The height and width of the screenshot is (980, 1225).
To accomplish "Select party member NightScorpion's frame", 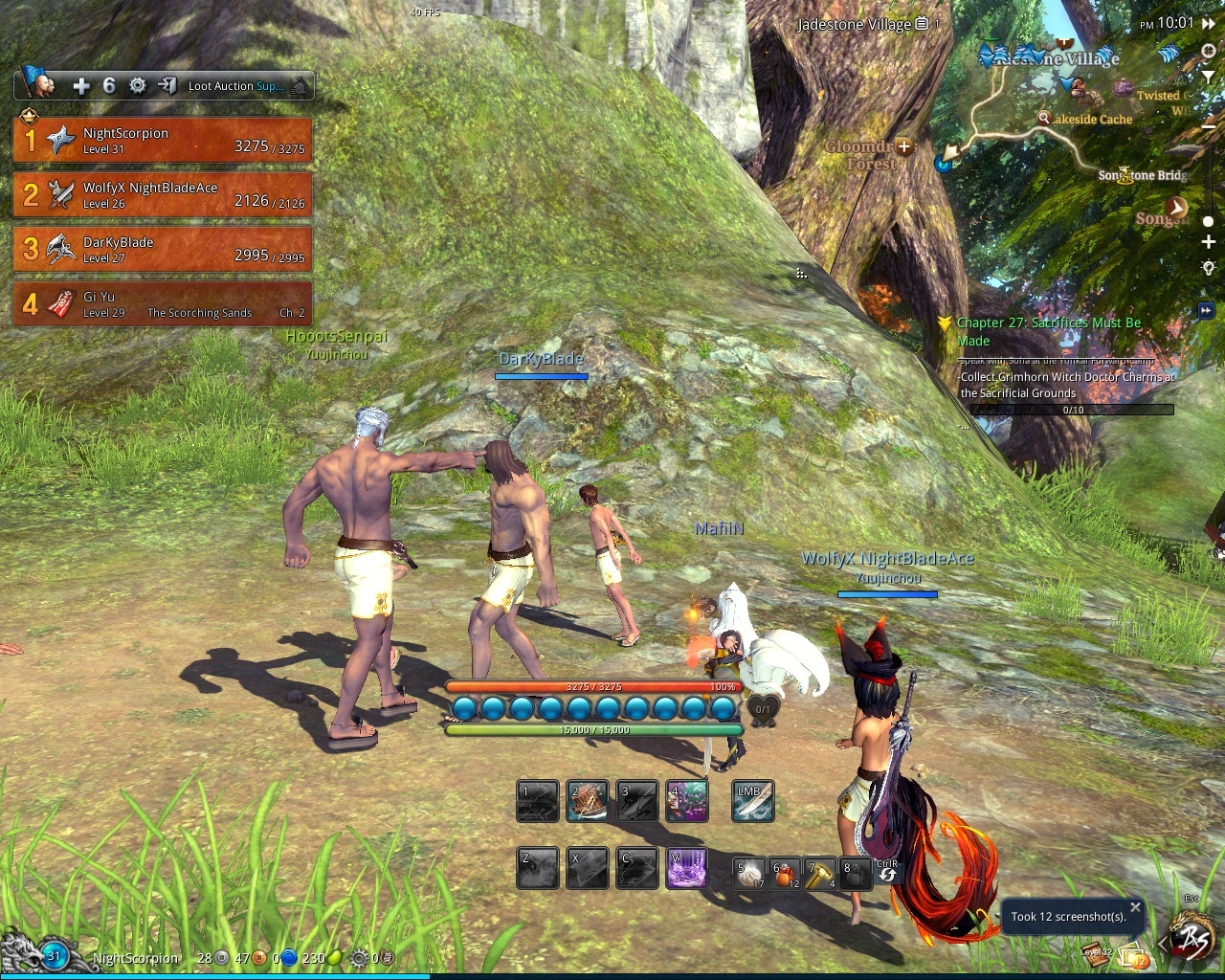I will coord(163,141).
